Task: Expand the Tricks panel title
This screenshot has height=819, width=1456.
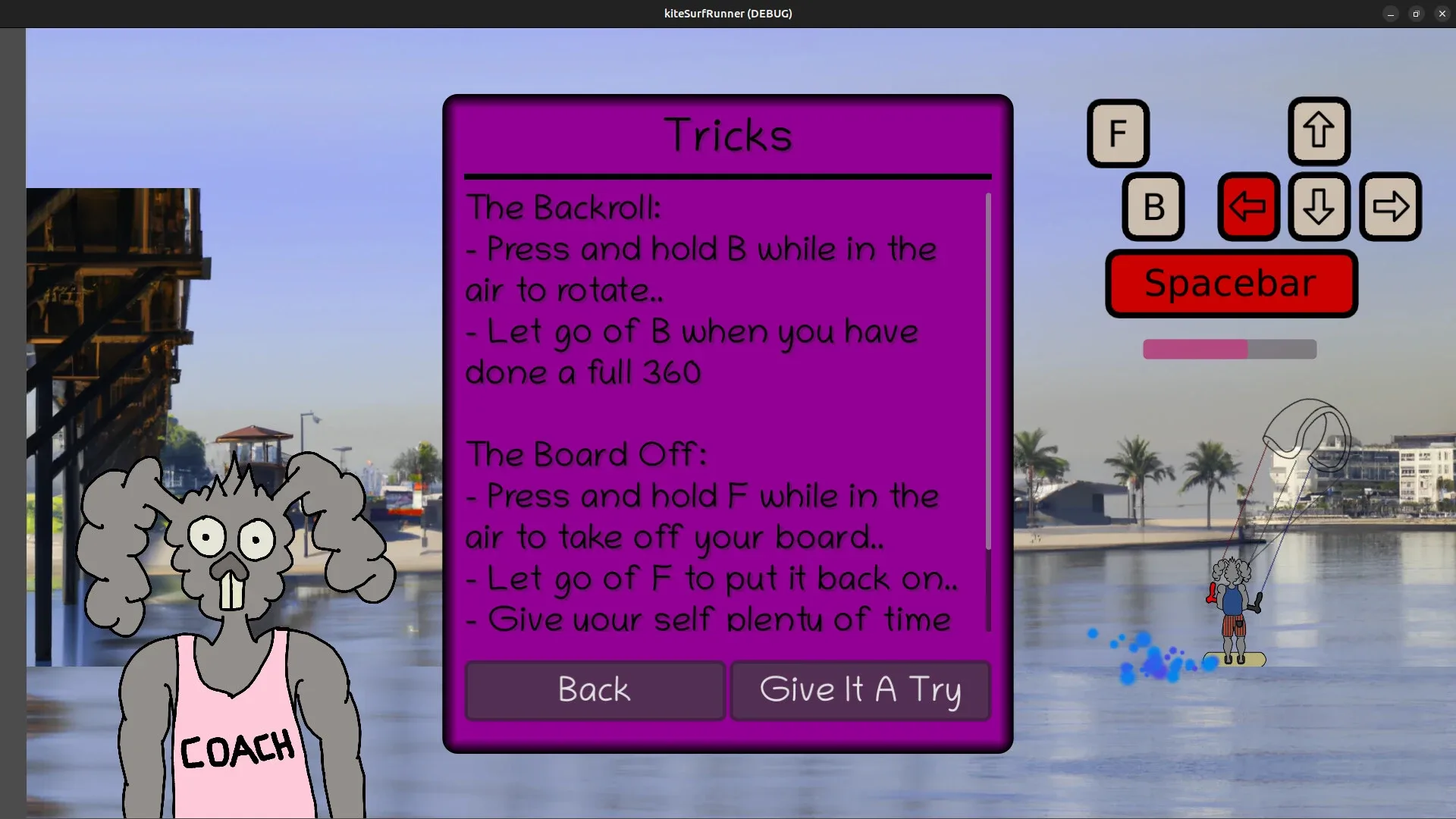Action: tap(727, 135)
